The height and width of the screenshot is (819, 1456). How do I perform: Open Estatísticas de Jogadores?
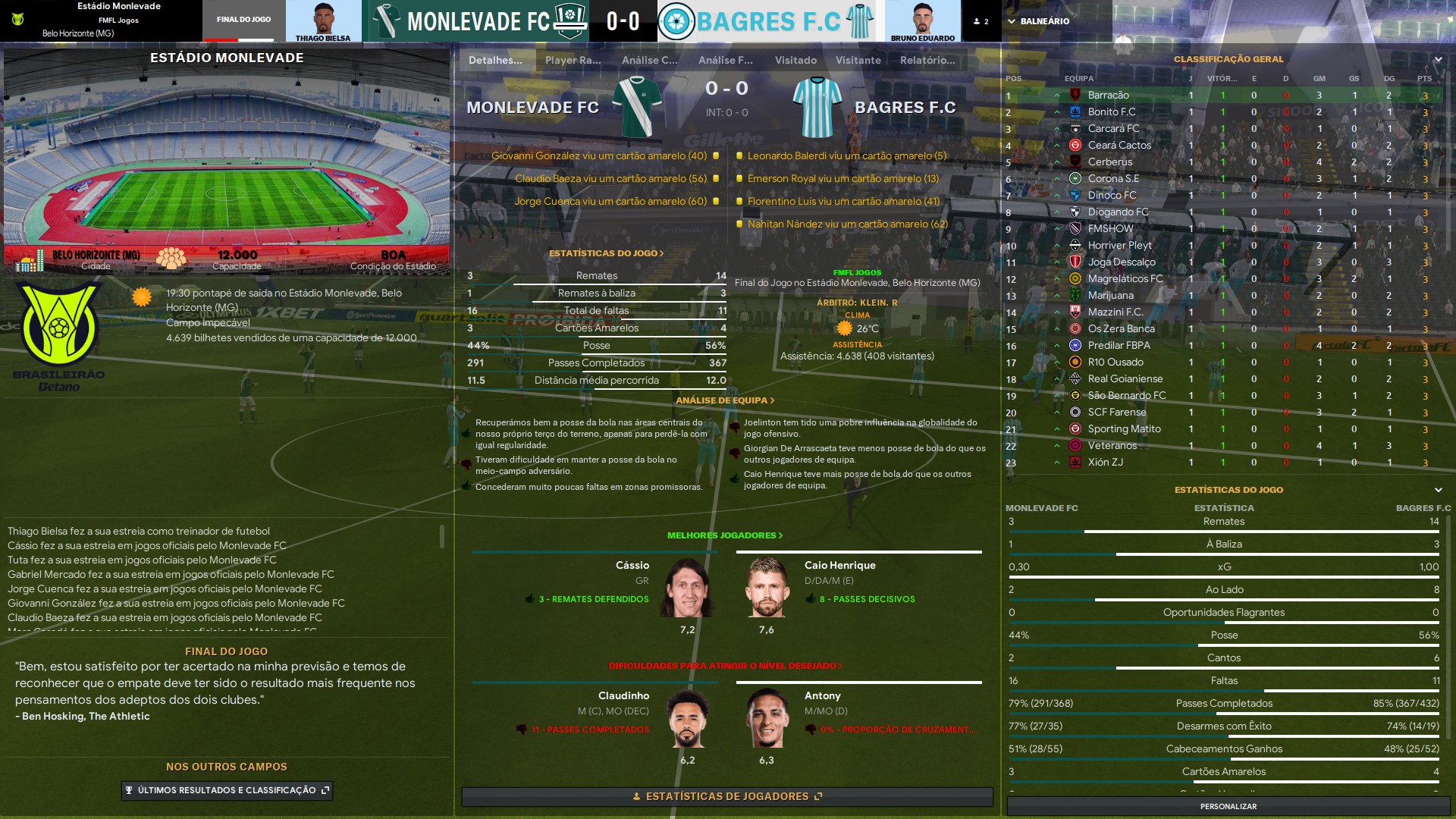726,796
